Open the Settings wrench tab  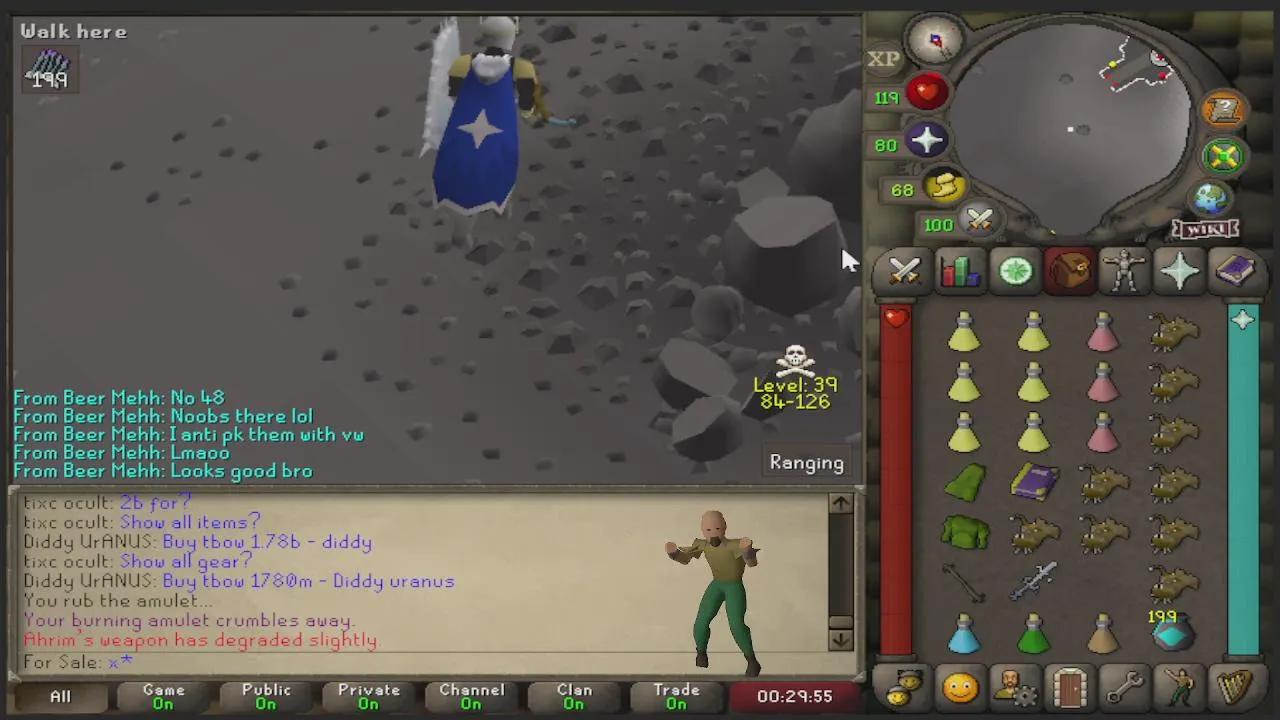(1123, 687)
